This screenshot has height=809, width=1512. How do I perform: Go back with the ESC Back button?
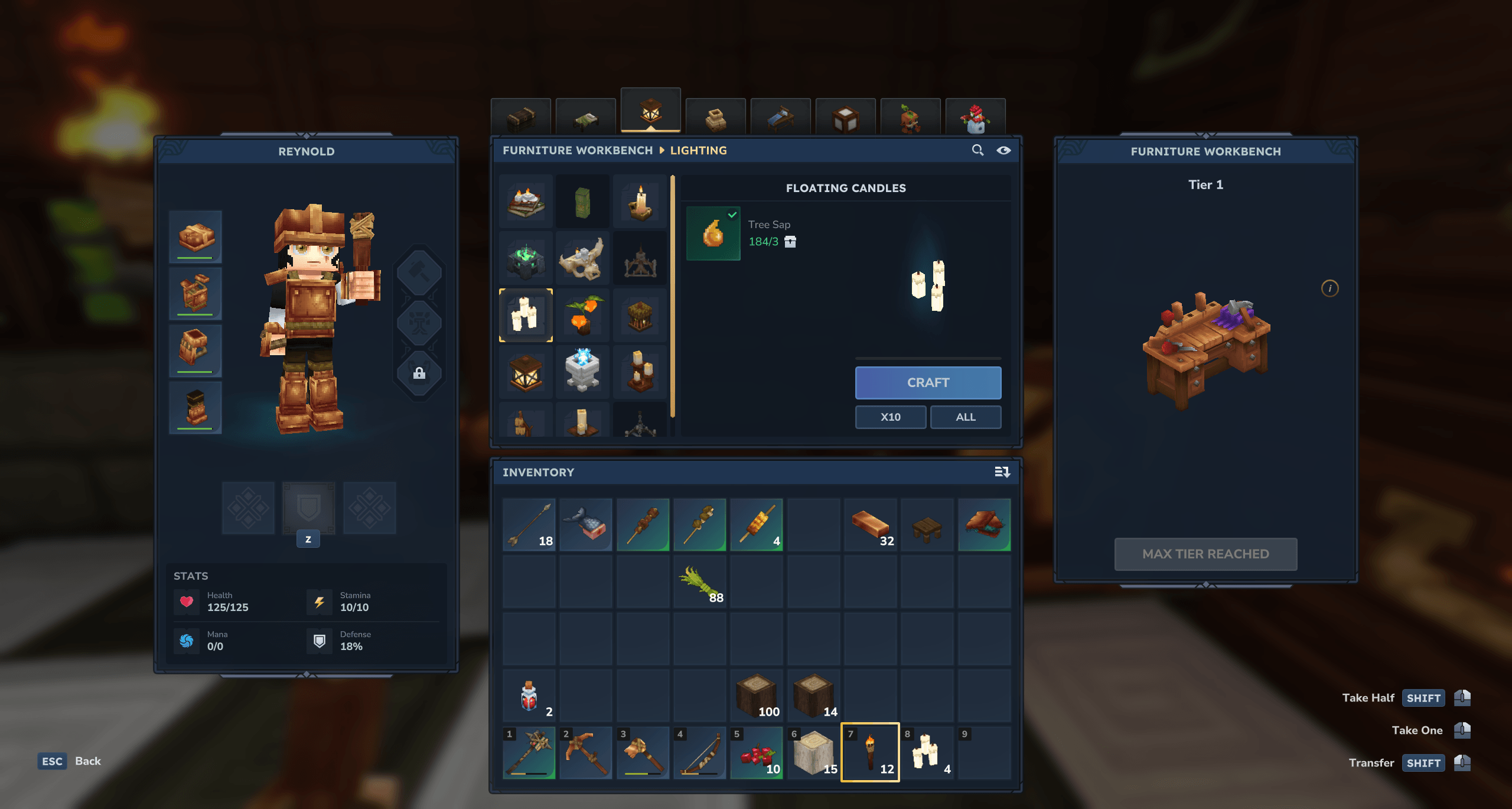69,761
